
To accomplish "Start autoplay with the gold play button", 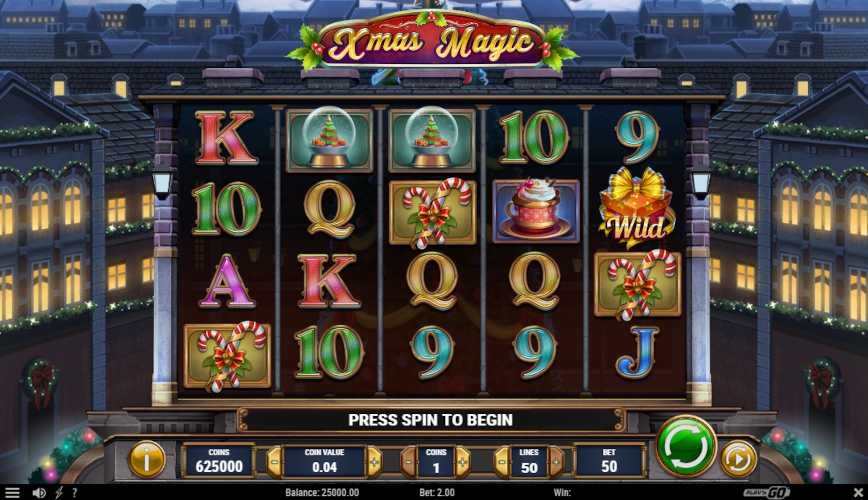I will coord(738,459).
